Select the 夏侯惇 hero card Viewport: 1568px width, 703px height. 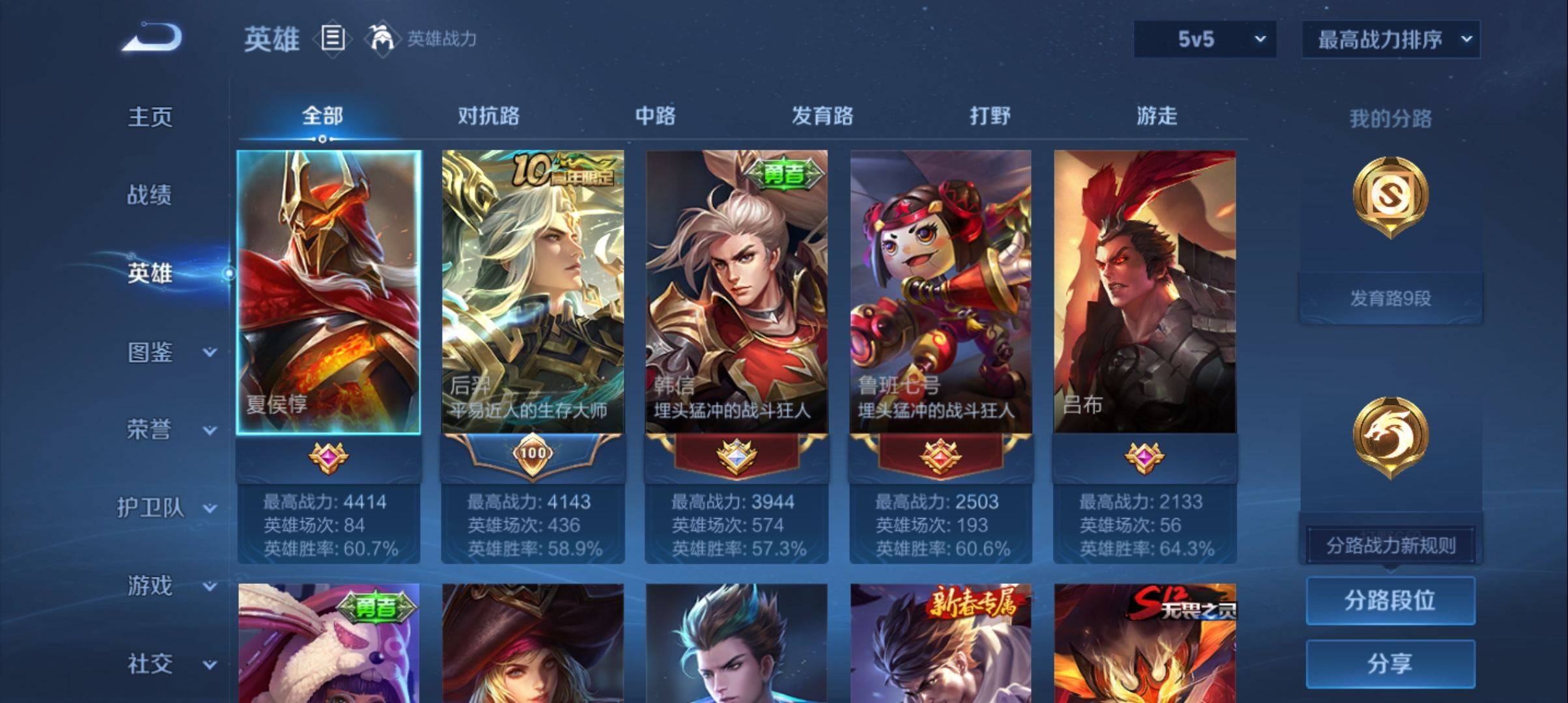coord(329,292)
